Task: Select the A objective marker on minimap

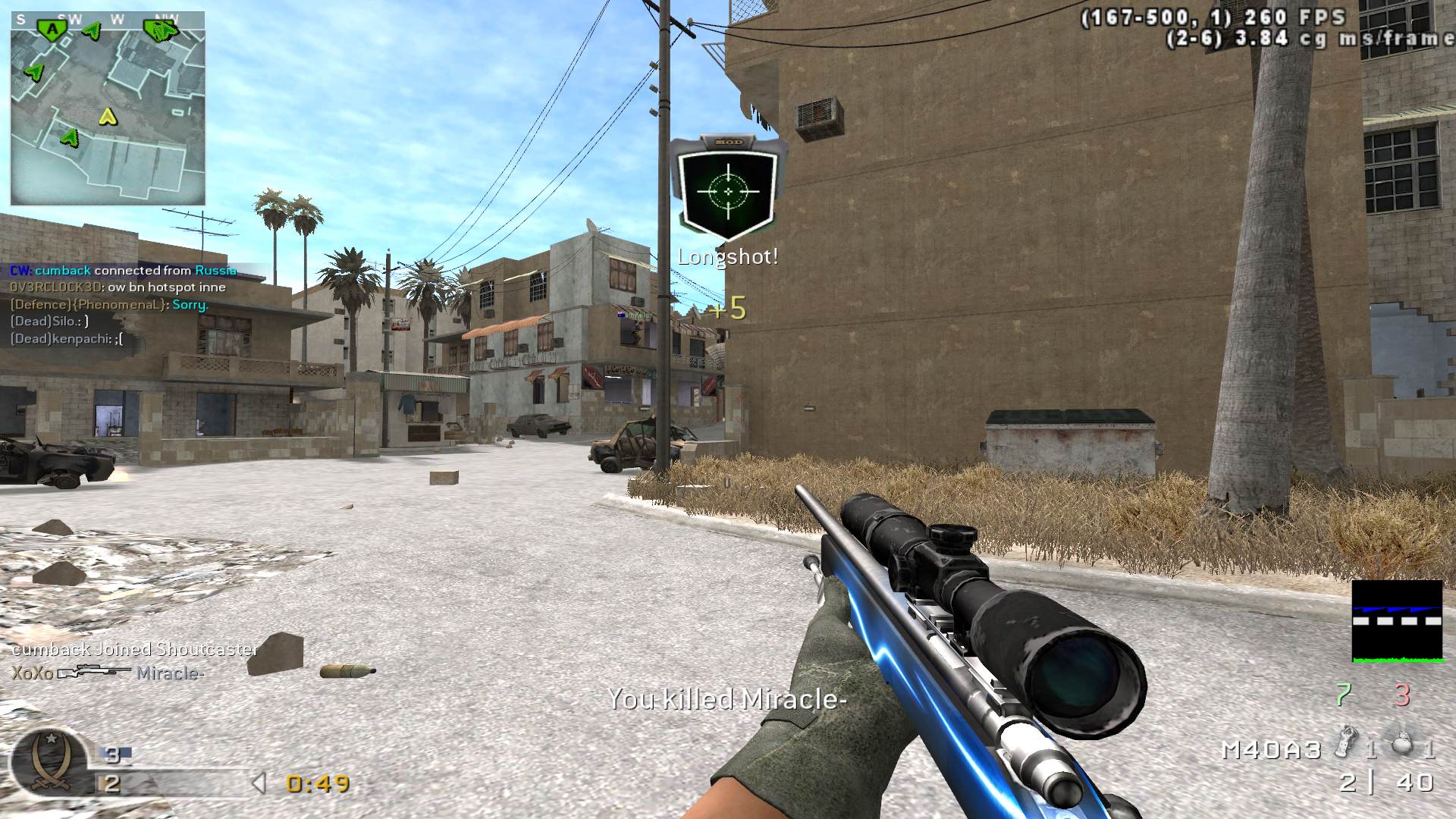Action: 52,29
